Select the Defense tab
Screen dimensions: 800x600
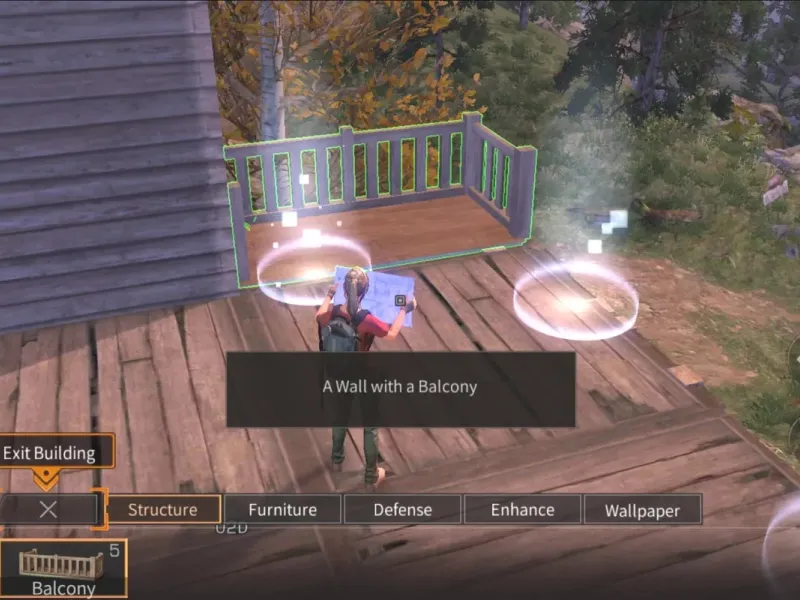[402, 509]
